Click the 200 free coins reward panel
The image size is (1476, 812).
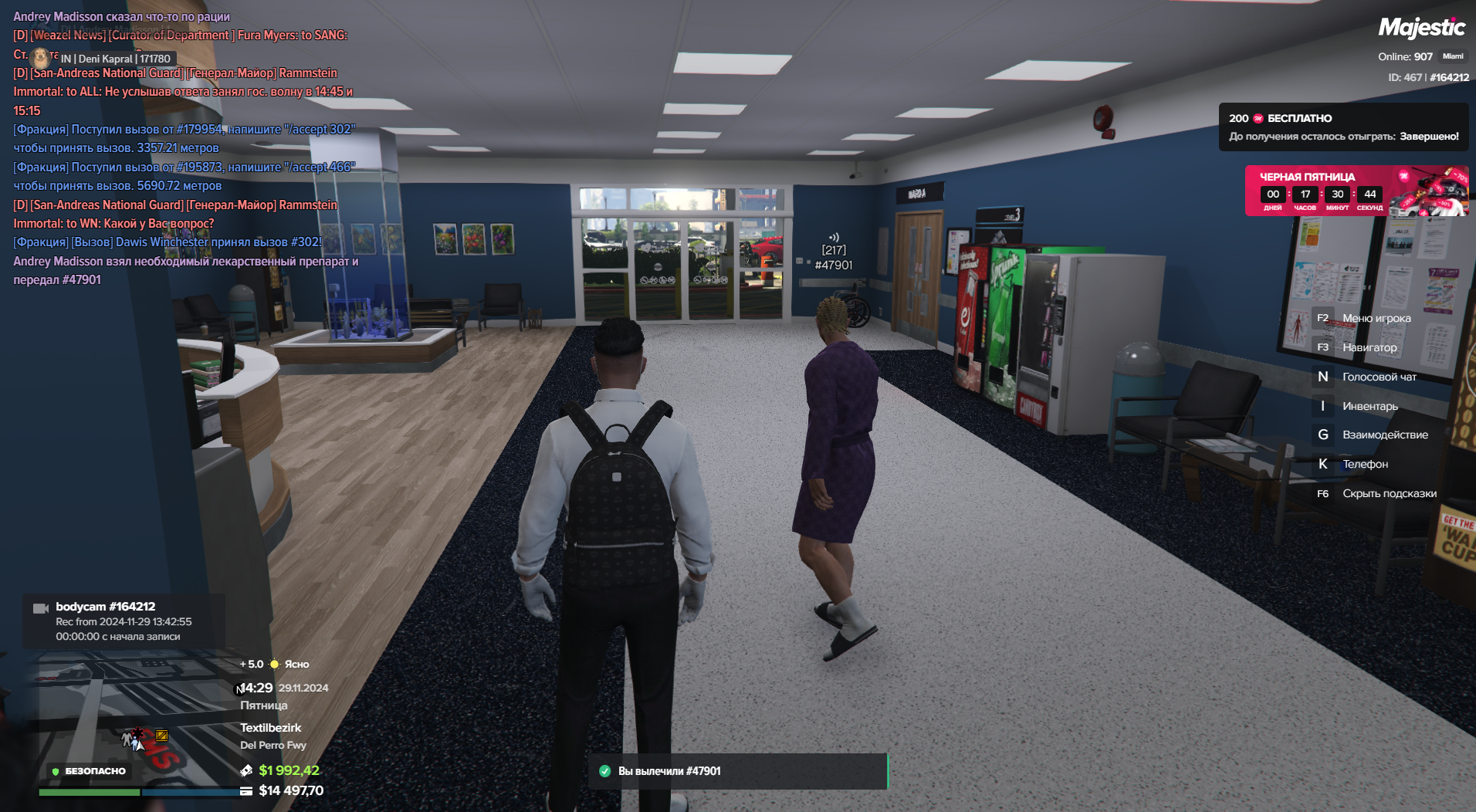pyautogui.click(x=1343, y=127)
